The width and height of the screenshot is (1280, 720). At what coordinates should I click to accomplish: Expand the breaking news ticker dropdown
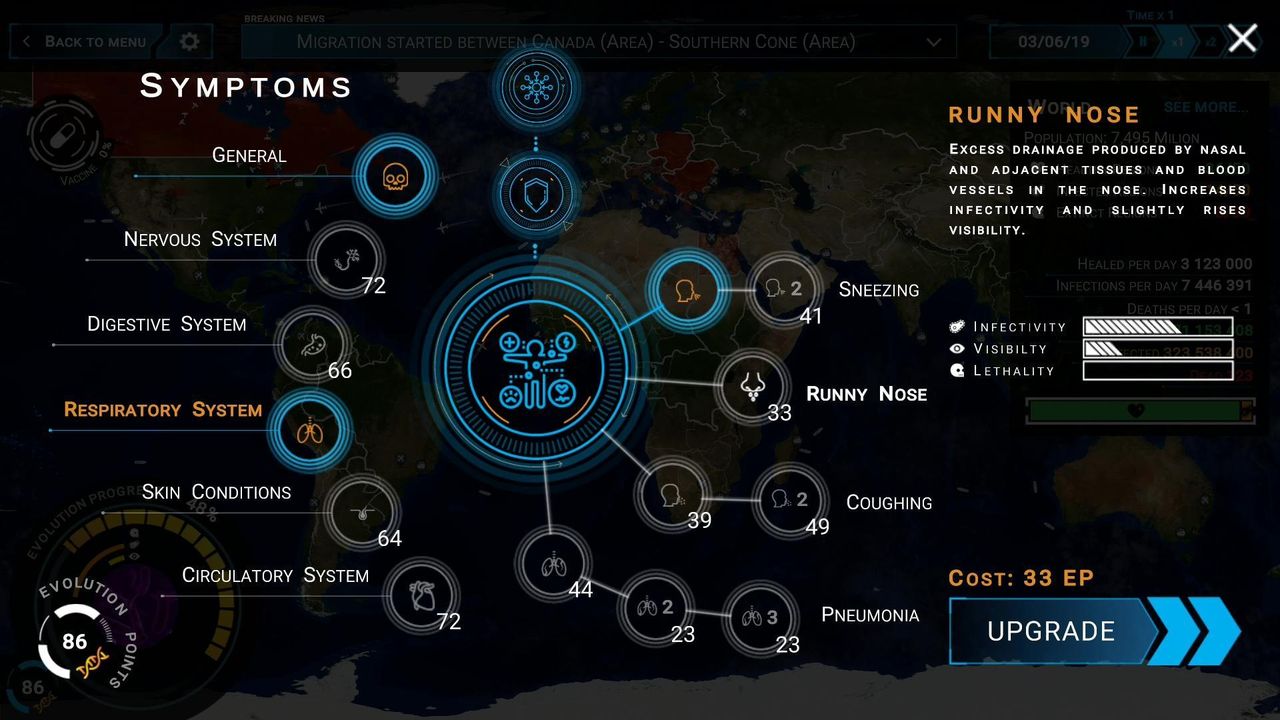tap(933, 42)
